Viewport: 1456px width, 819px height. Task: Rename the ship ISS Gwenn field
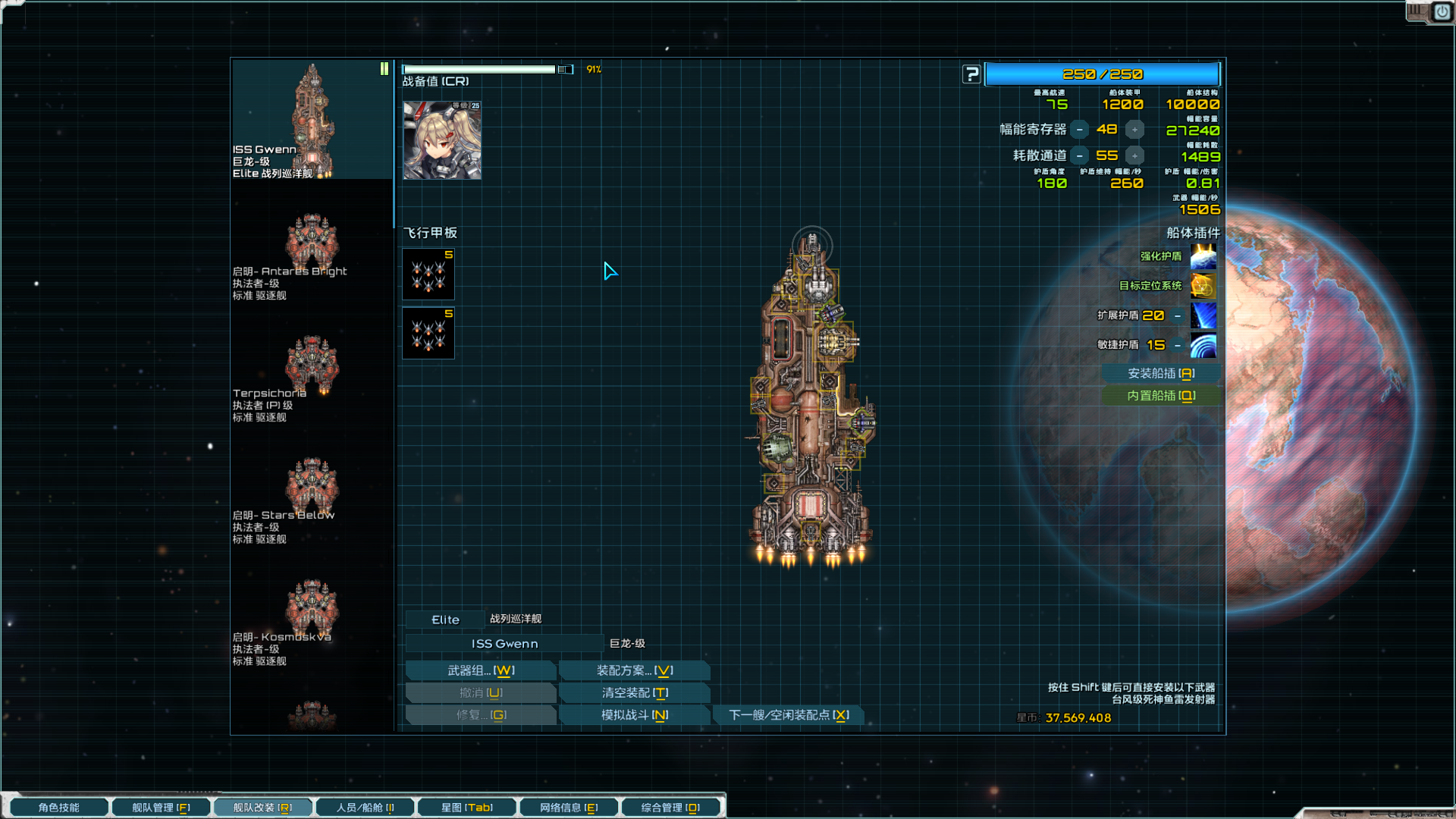(504, 644)
